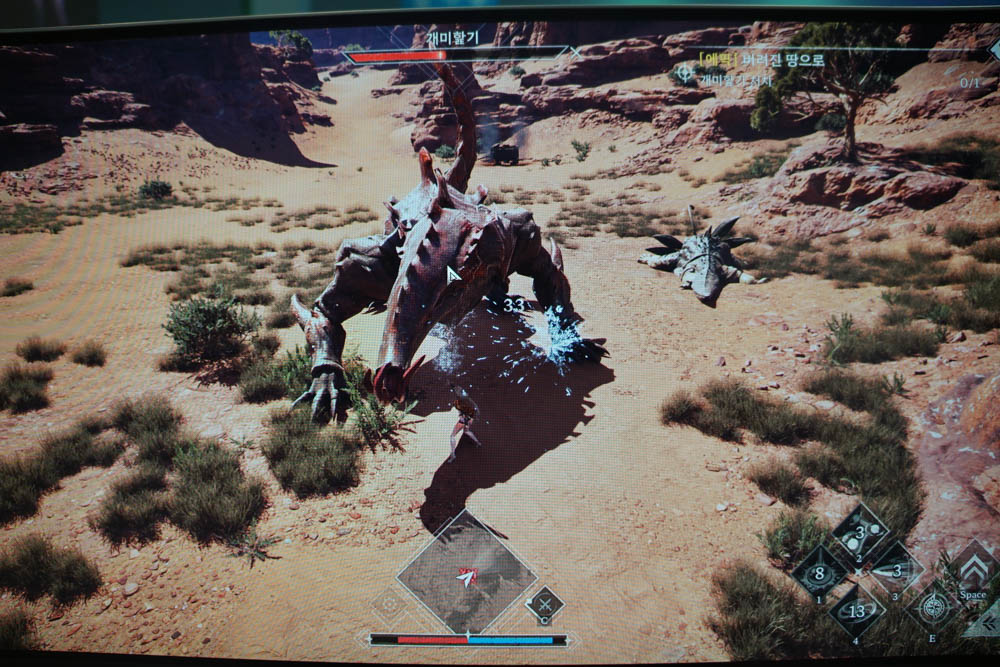Image resolution: width=1000 pixels, height=667 pixels.
Task: Use the skill in slot 2
Action: [x=860, y=533]
